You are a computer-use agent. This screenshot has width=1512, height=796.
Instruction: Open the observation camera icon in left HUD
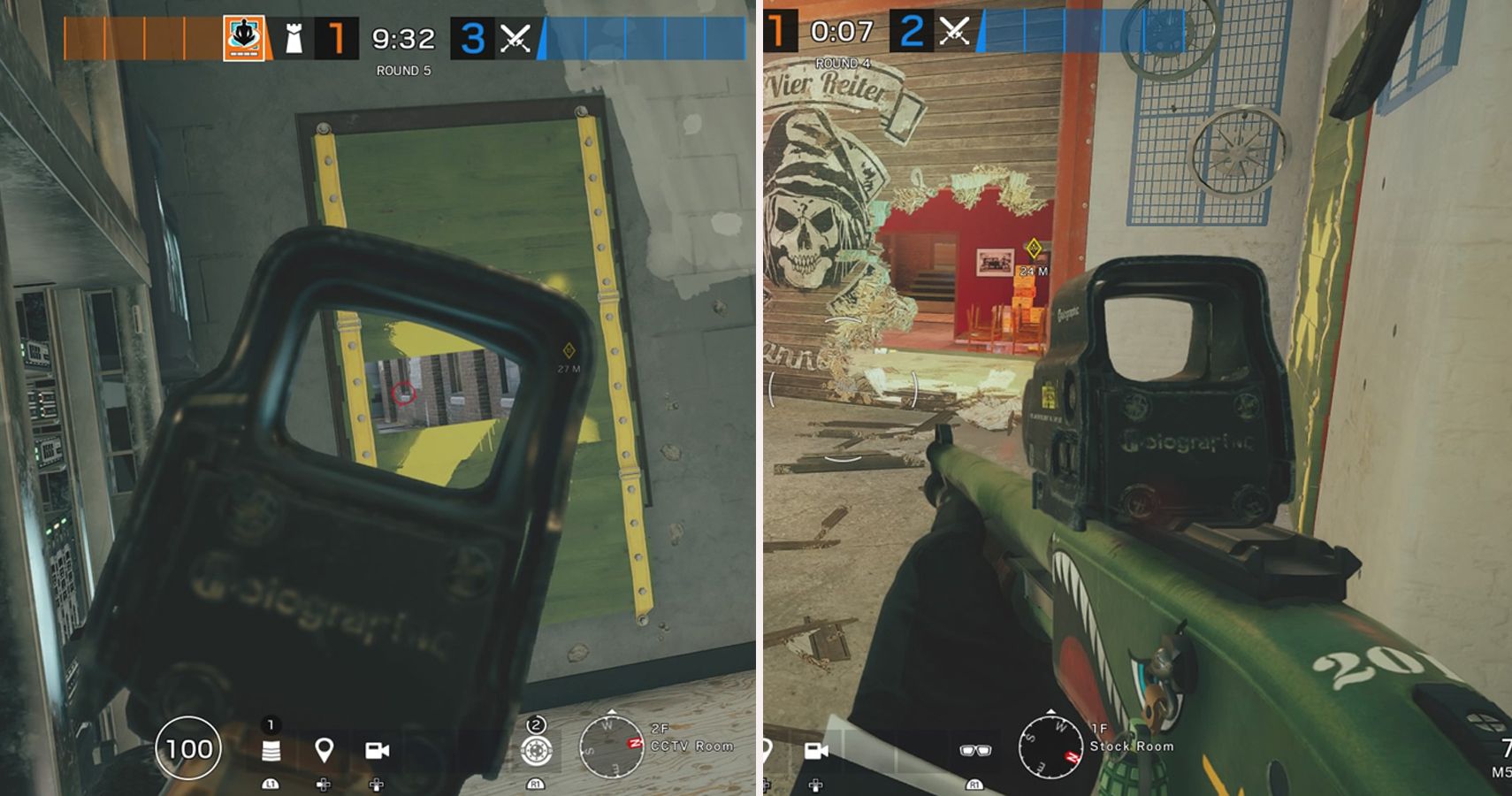[378, 752]
